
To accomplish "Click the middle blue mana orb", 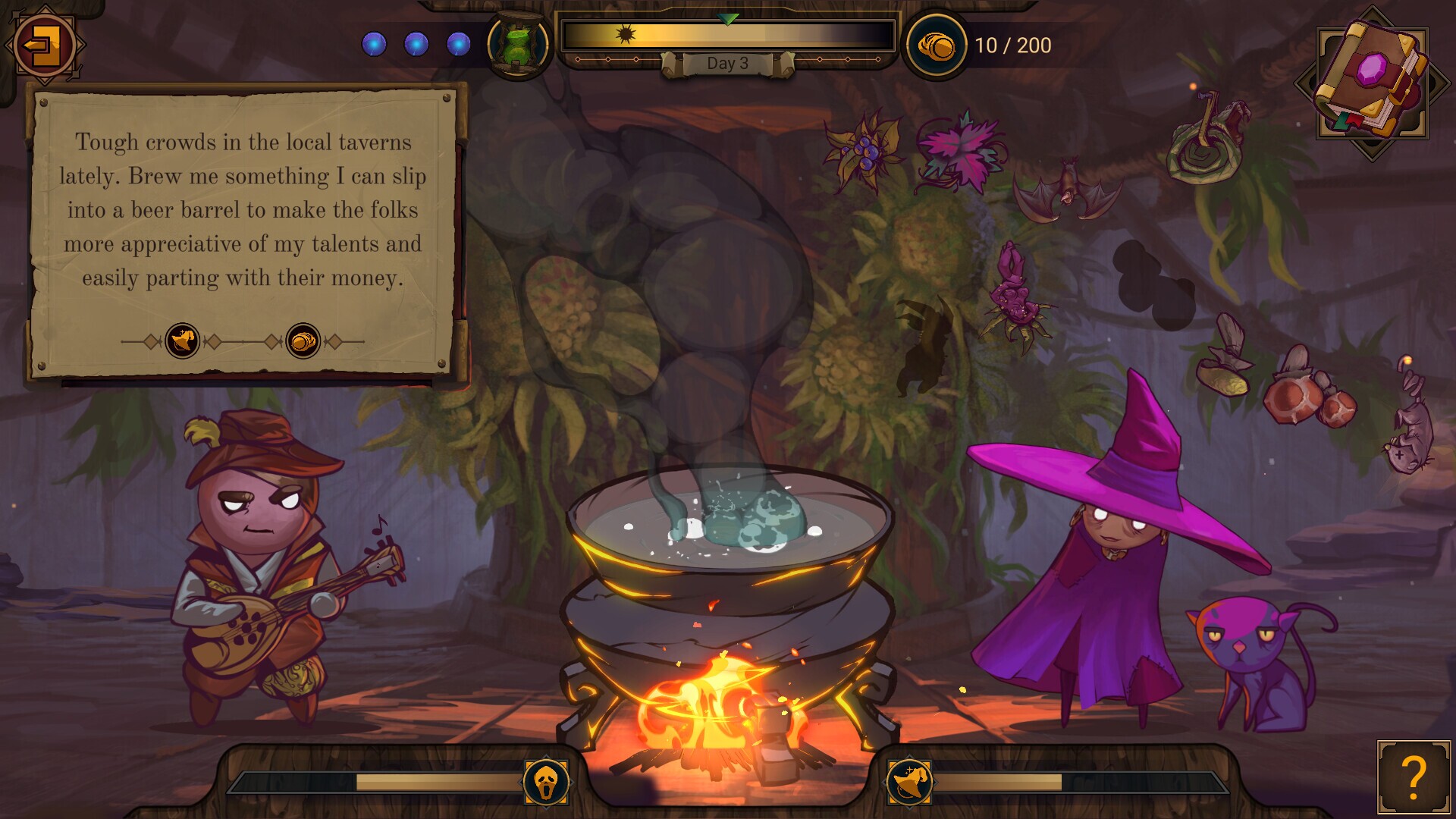I will click(x=415, y=44).
